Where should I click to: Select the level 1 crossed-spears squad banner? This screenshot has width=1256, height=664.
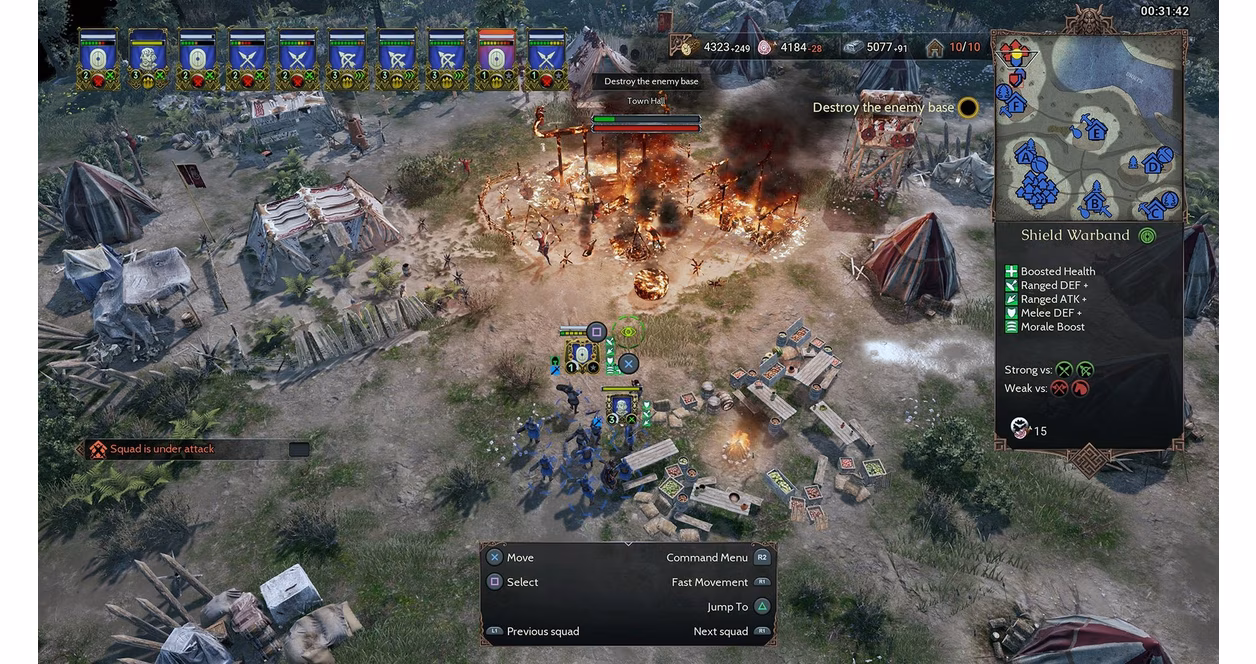tap(547, 58)
